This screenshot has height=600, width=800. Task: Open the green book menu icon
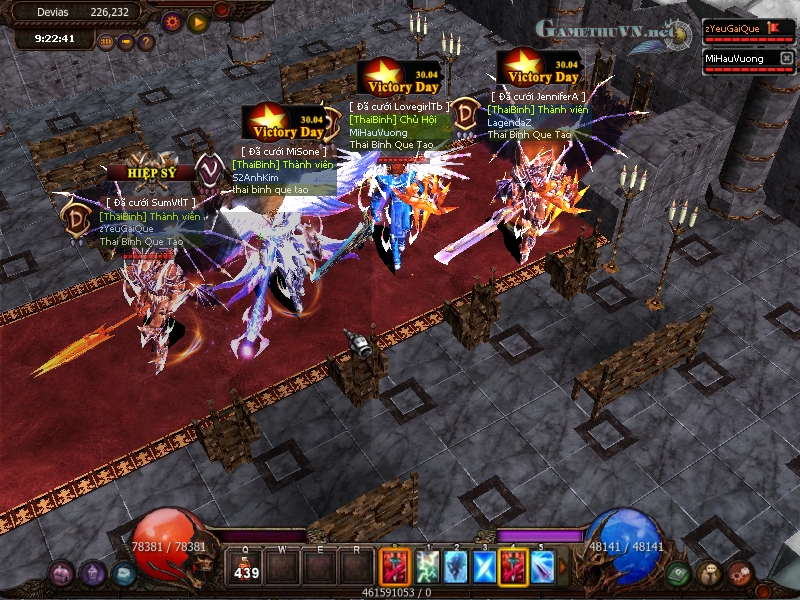click(677, 574)
